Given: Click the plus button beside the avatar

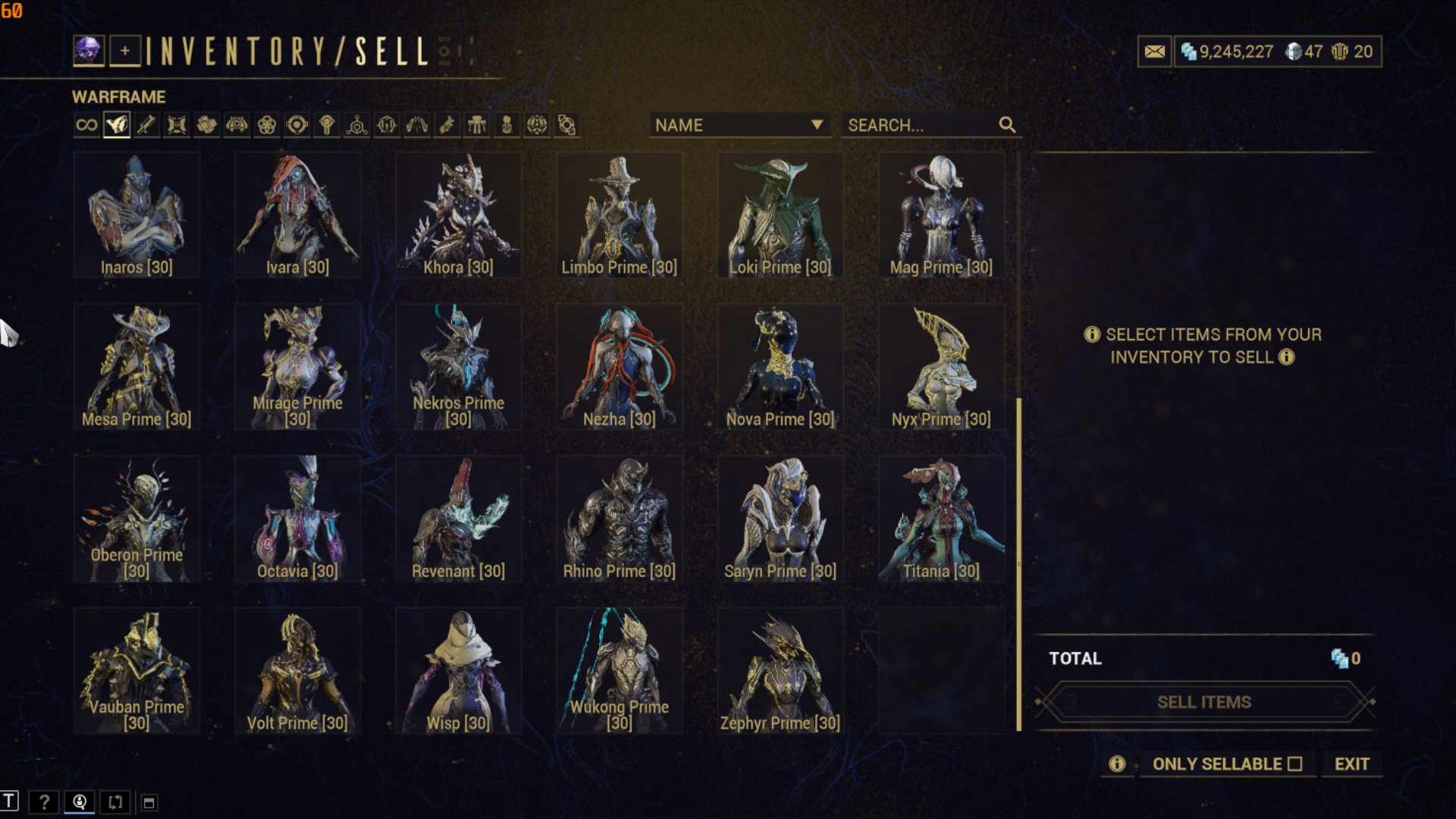Looking at the screenshot, I should pyautogui.click(x=124, y=51).
